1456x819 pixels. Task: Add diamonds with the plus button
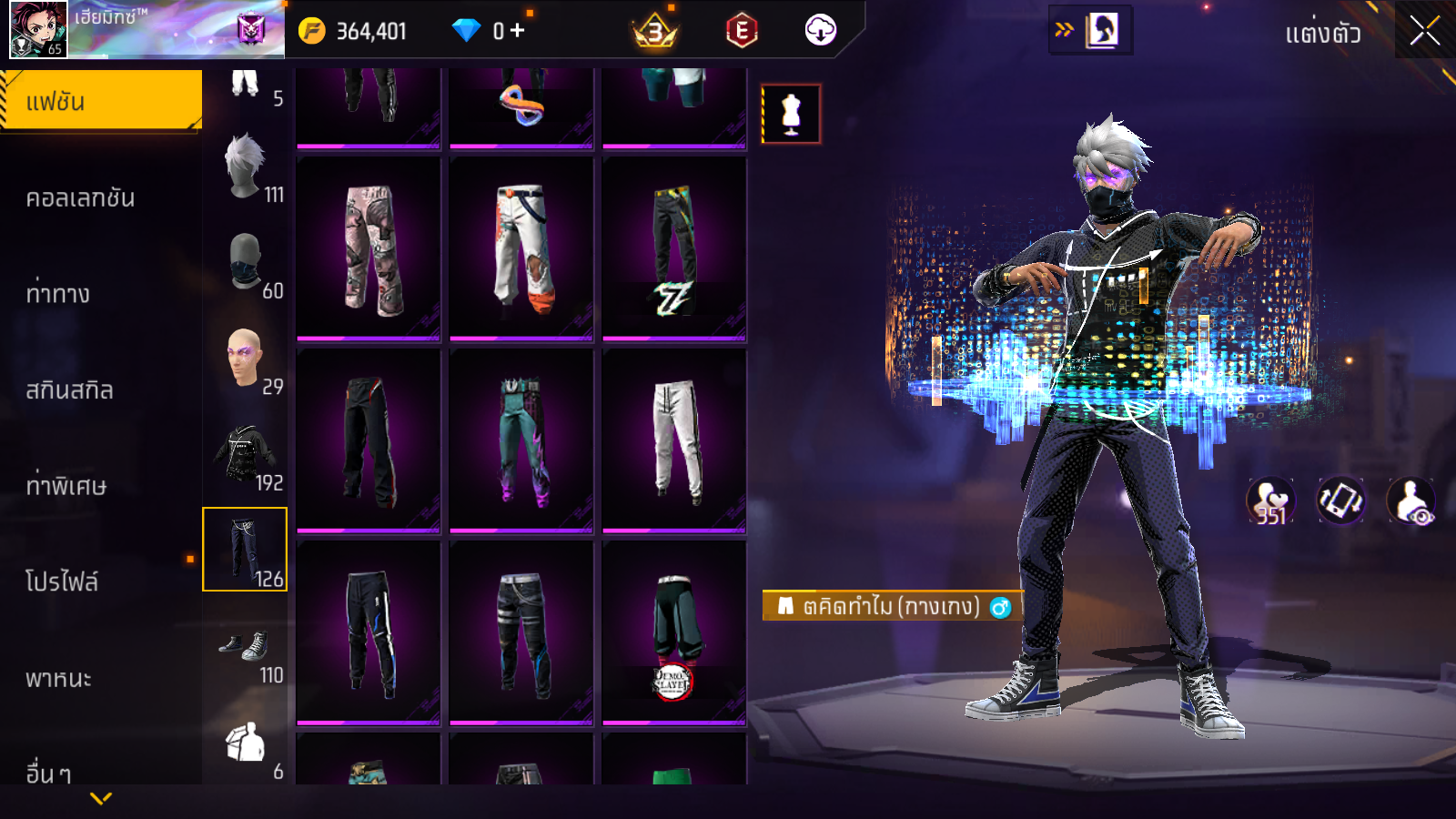pos(517,31)
